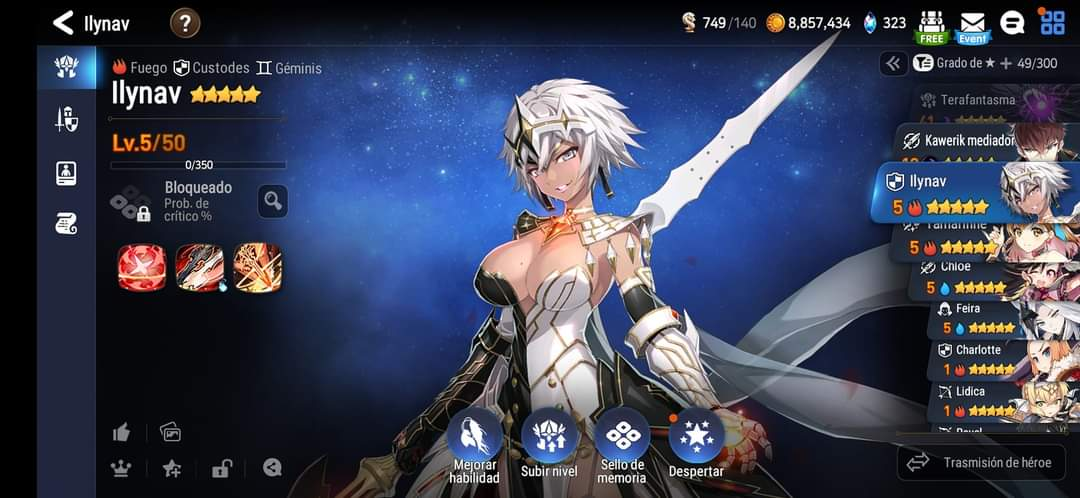Open Trasmisión de héroe

click(x=980, y=462)
